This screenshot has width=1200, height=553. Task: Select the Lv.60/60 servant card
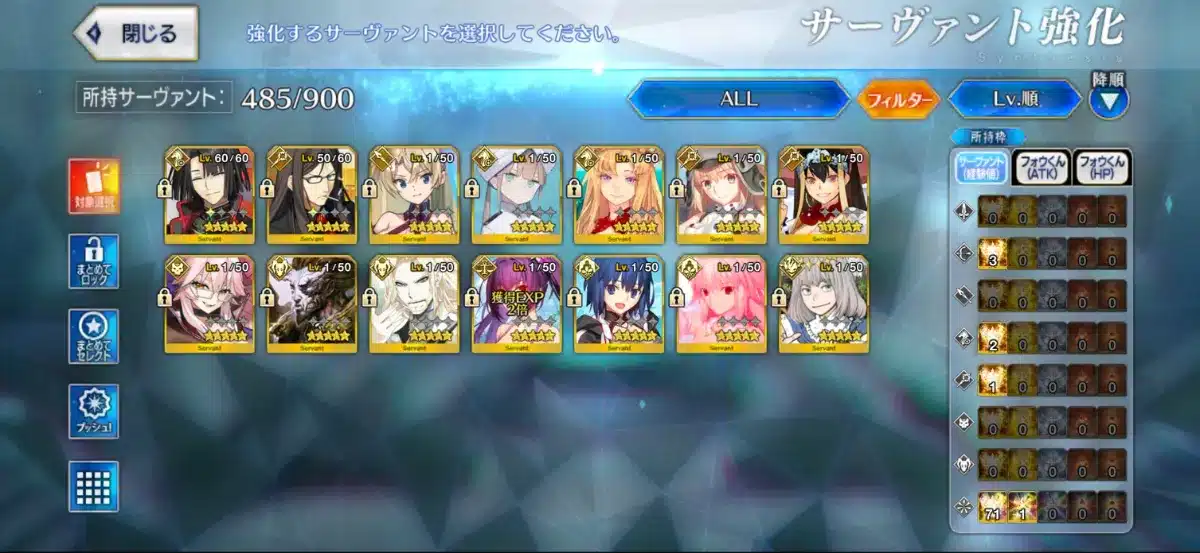click(210, 196)
